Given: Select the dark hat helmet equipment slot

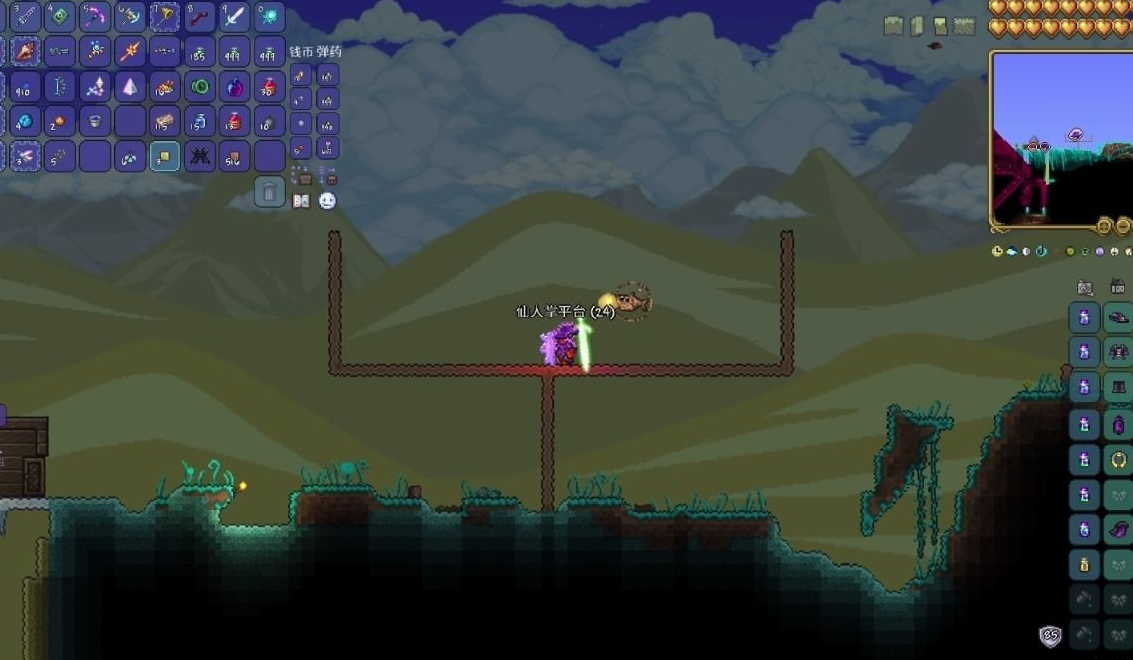Looking at the screenshot, I should [x=1117, y=318].
